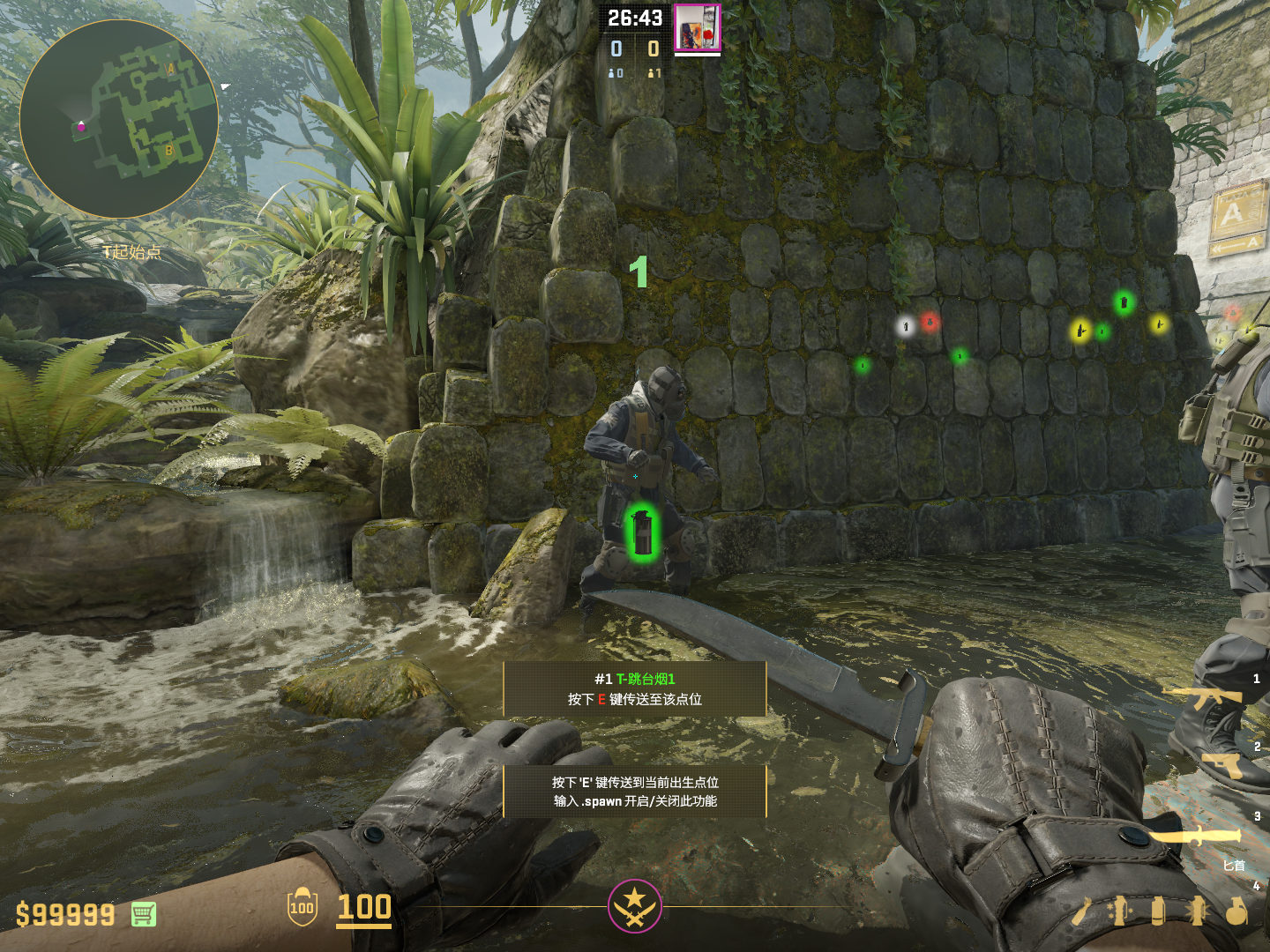Click the player avatar at top

click(697, 27)
